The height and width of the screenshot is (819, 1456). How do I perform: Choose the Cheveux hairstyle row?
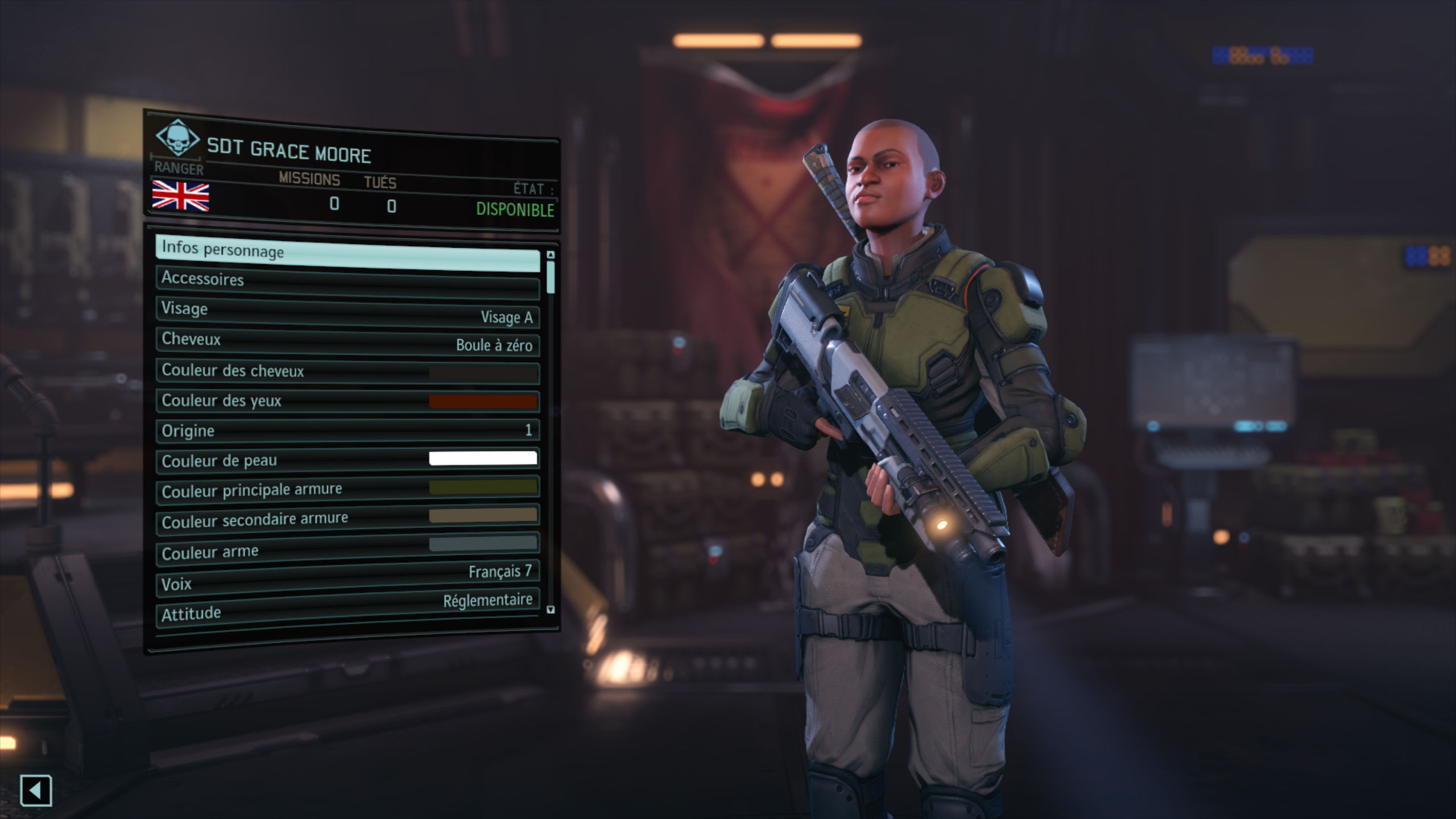point(347,342)
